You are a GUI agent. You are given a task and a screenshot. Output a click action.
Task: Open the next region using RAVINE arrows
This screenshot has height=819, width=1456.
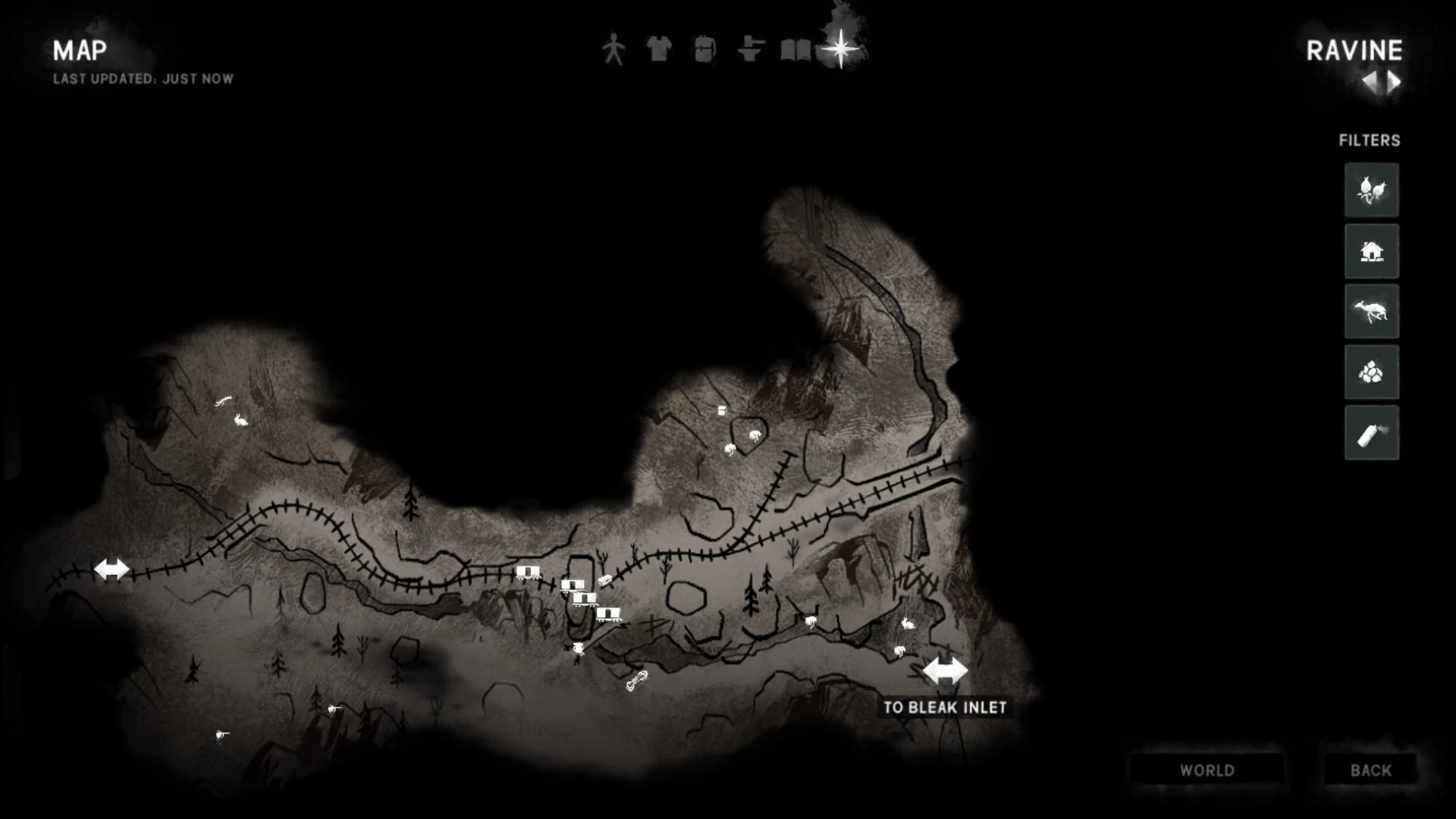1394,81
